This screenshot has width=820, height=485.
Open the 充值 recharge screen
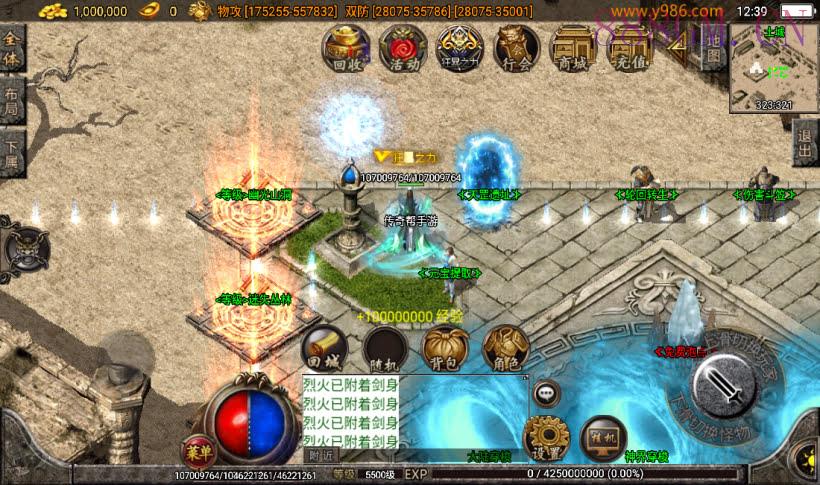pos(627,47)
